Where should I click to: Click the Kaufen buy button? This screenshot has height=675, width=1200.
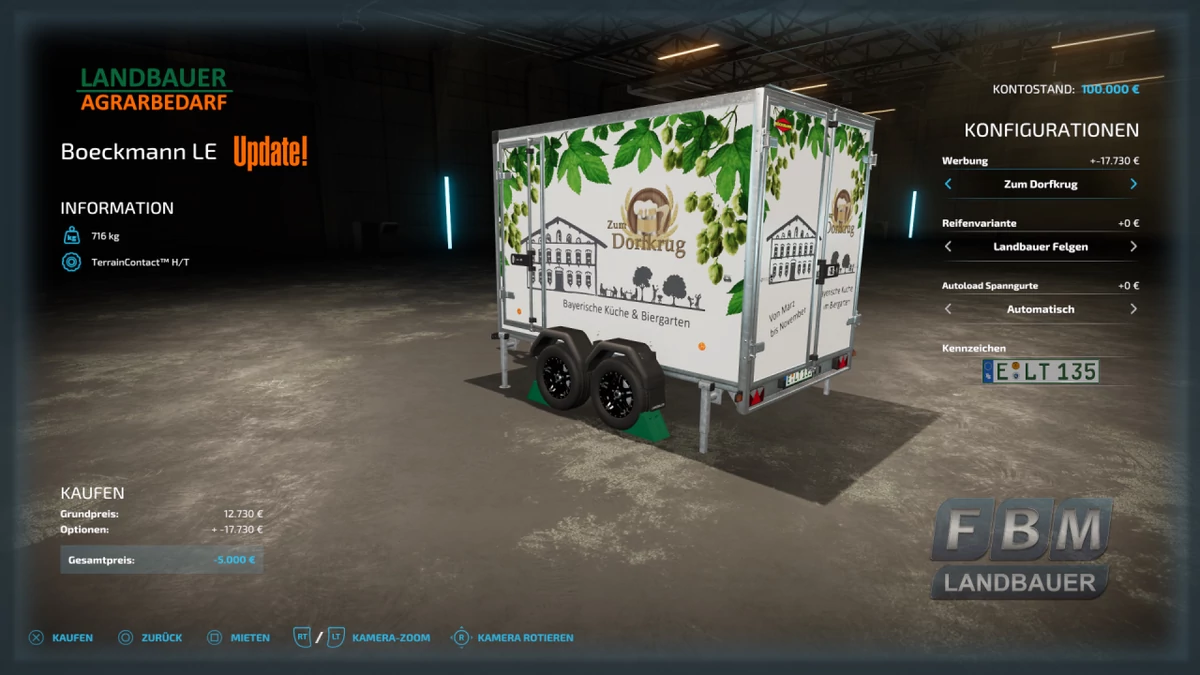point(61,637)
